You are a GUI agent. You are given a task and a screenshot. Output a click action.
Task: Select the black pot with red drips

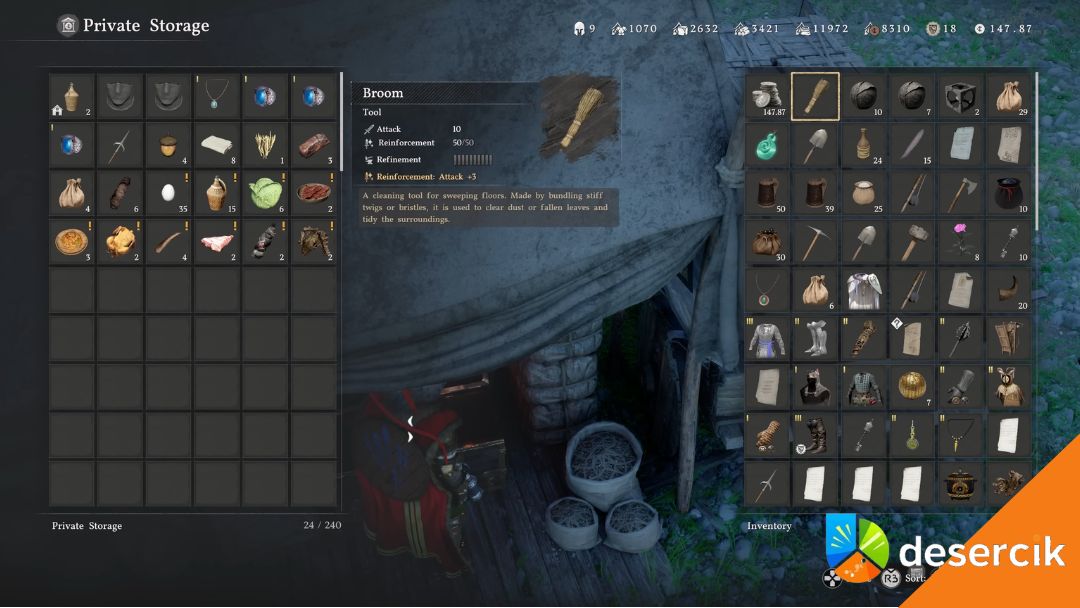pos(1008,193)
